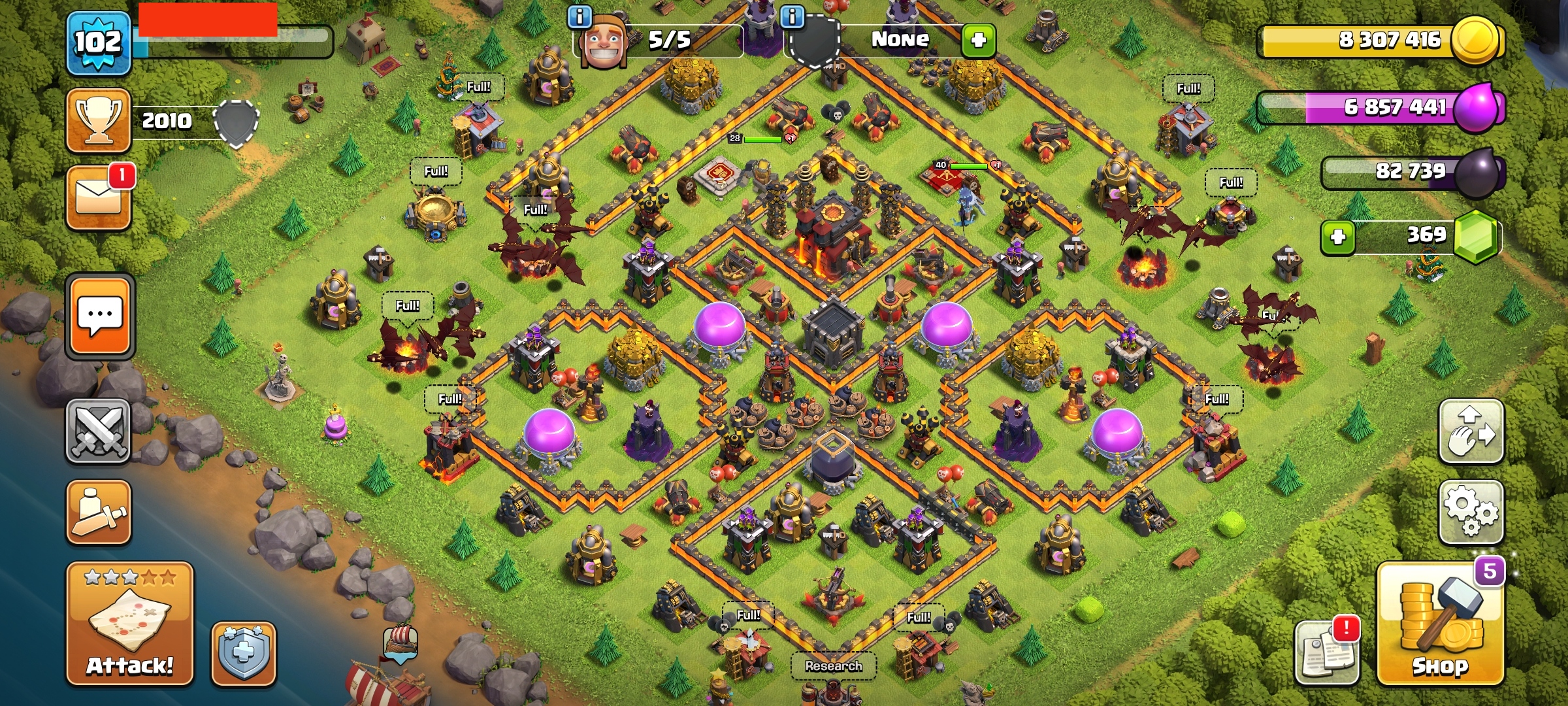Open the blue shield info button

click(x=243, y=653)
